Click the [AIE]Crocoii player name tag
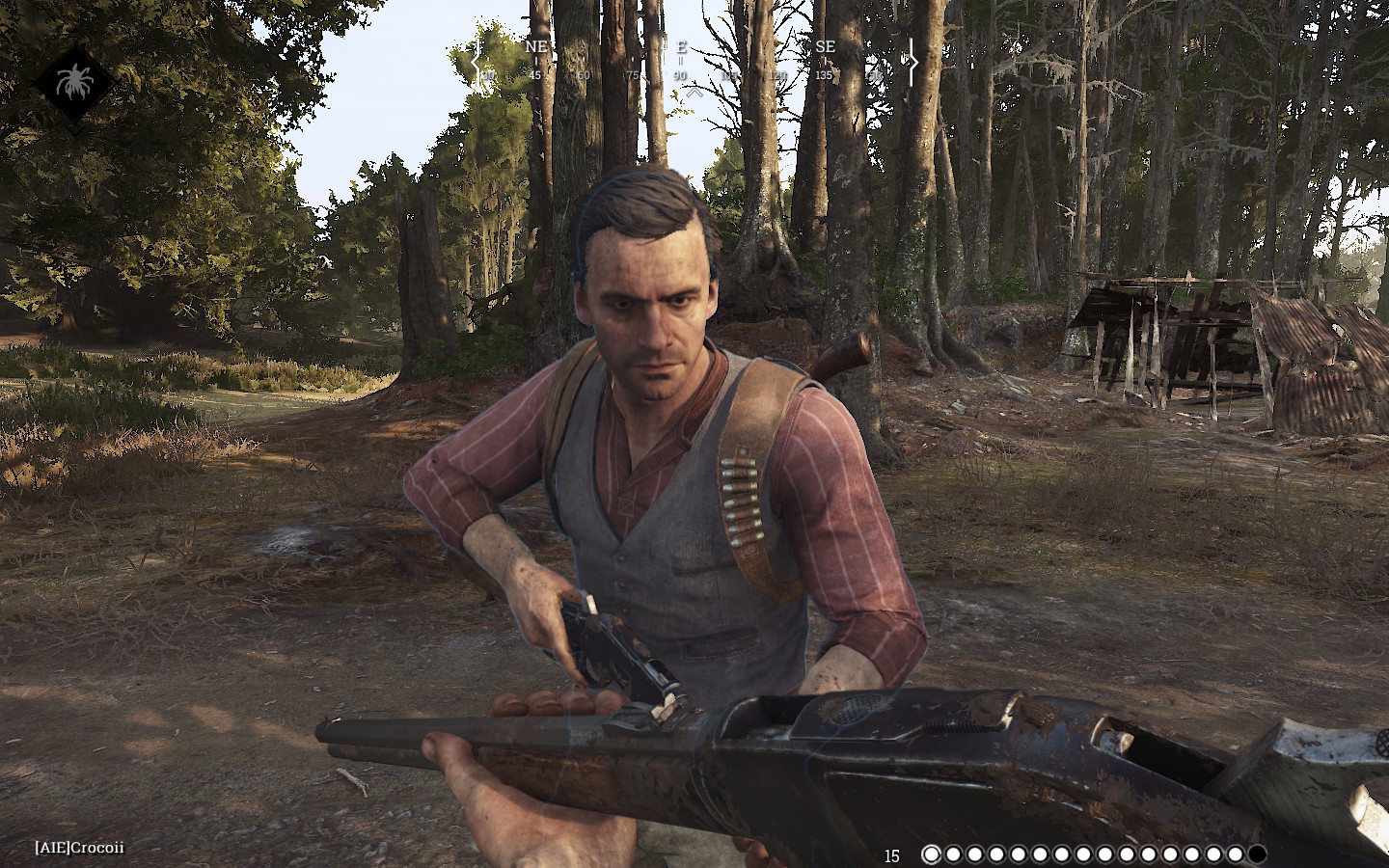1389x868 pixels. 80,848
